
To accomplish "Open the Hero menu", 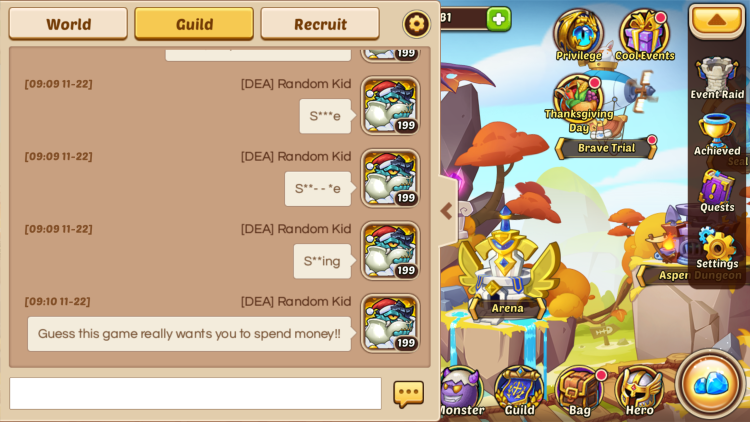I will [639, 390].
